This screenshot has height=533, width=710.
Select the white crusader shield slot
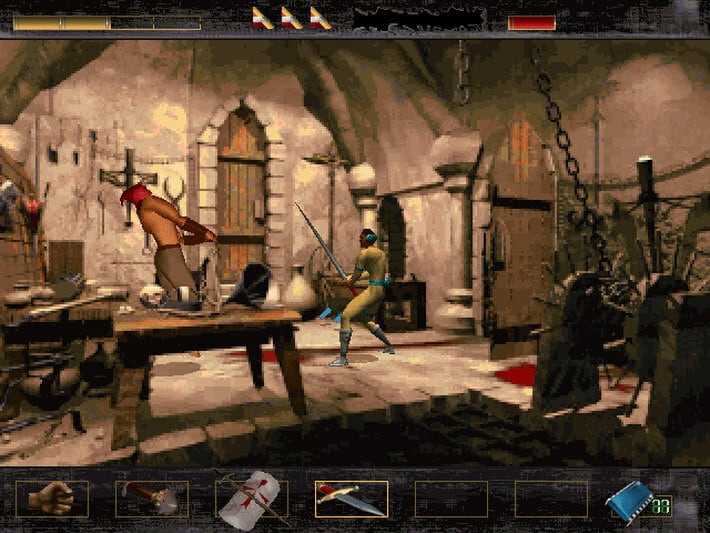click(x=251, y=498)
